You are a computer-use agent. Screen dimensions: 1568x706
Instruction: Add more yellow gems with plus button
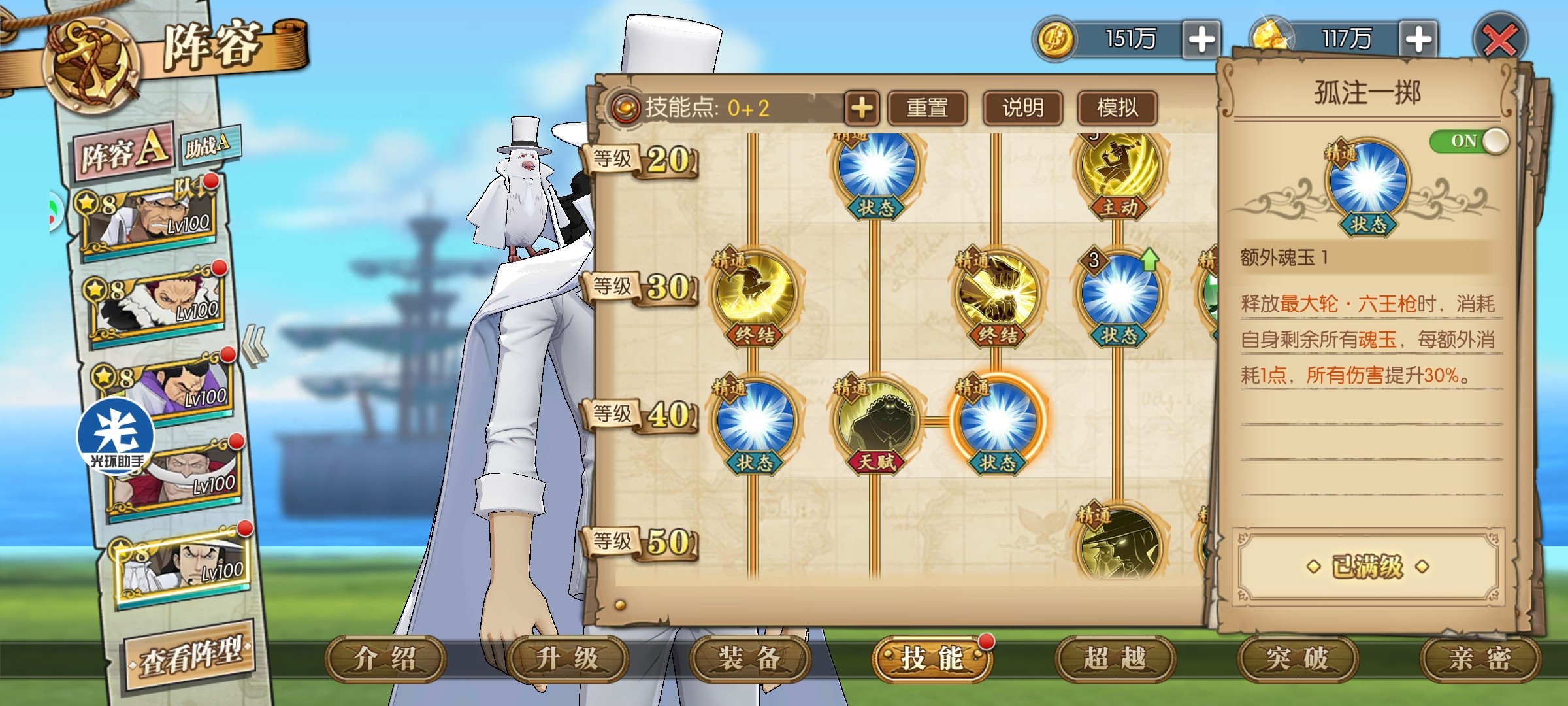coord(1418,39)
